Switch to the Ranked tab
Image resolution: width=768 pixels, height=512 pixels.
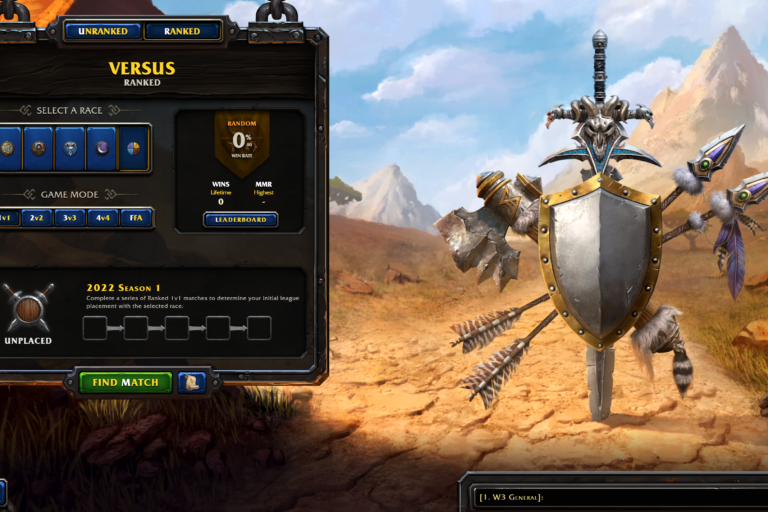182,31
